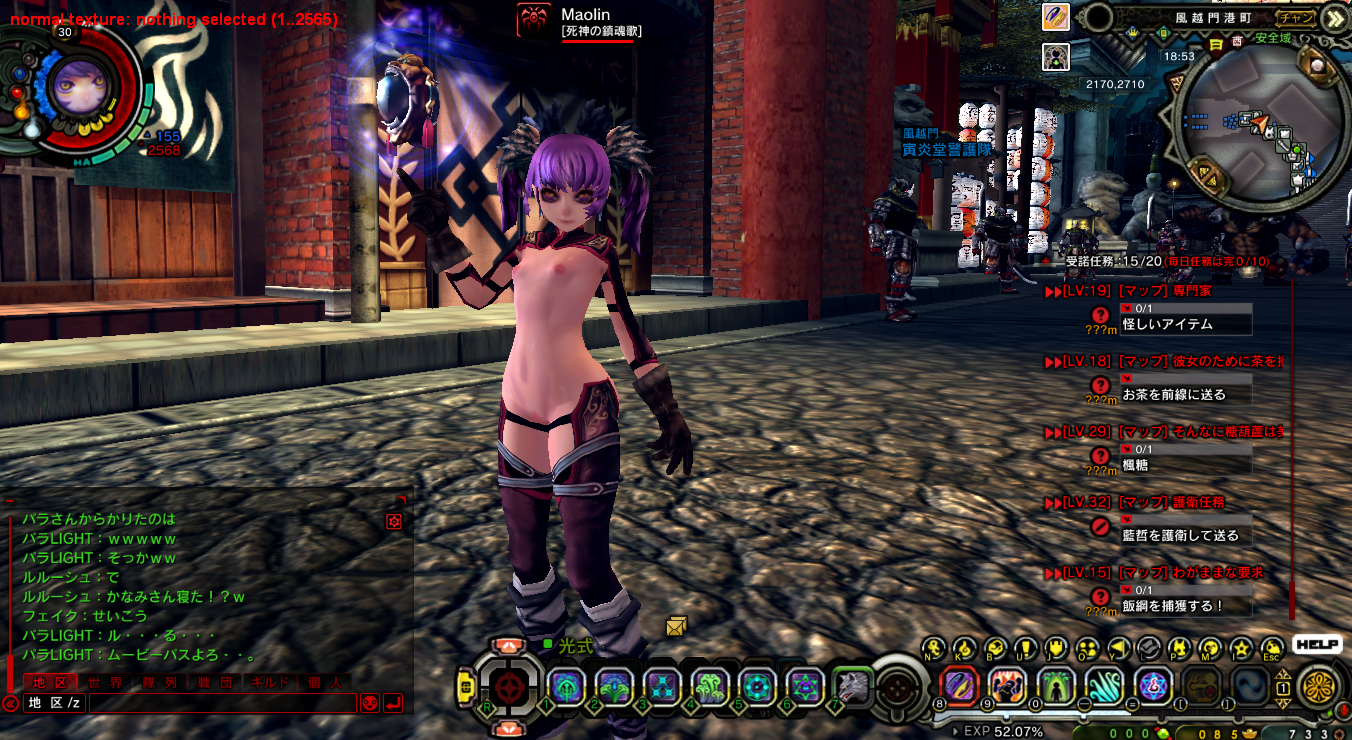The height and width of the screenshot is (740, 1352).
Task: Activate the flaming fist skill in slot 9
Action: 1007,686
